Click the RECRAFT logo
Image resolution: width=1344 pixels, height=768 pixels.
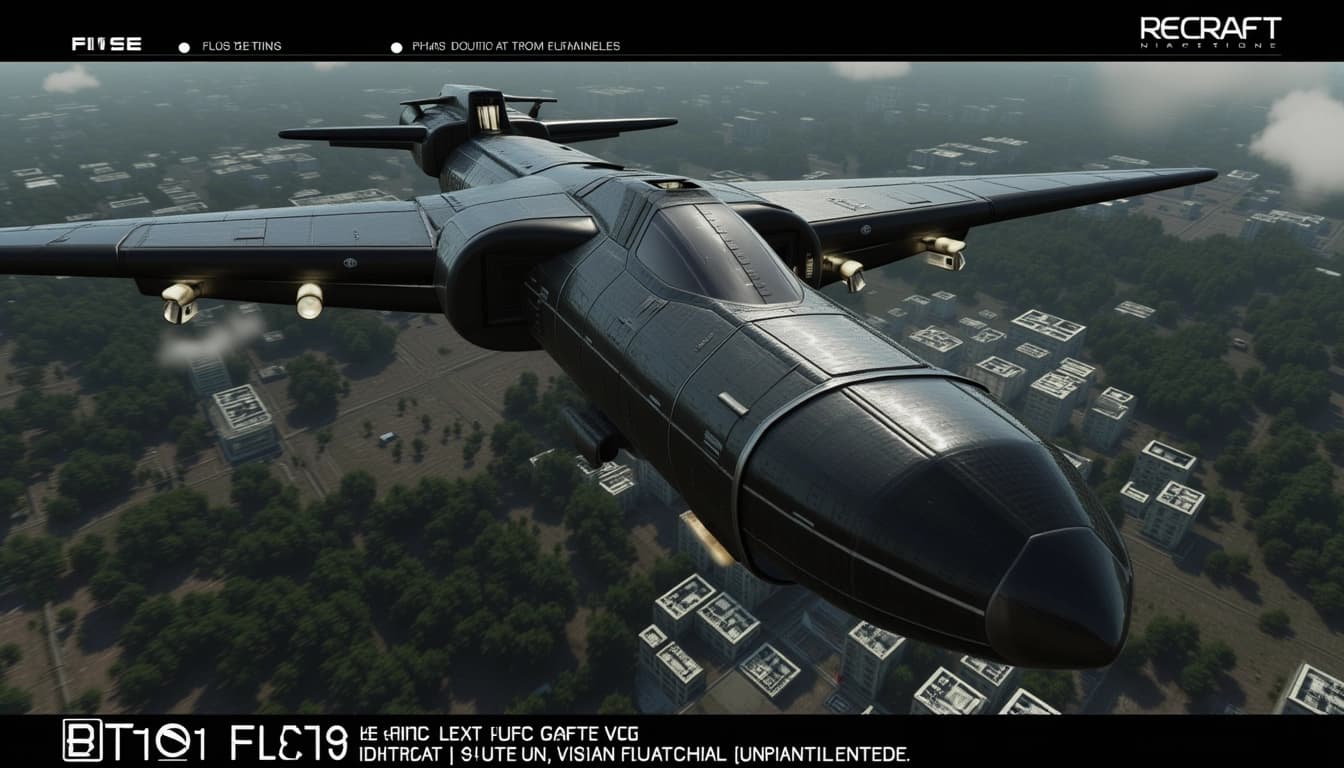(x=1209, y=31)
